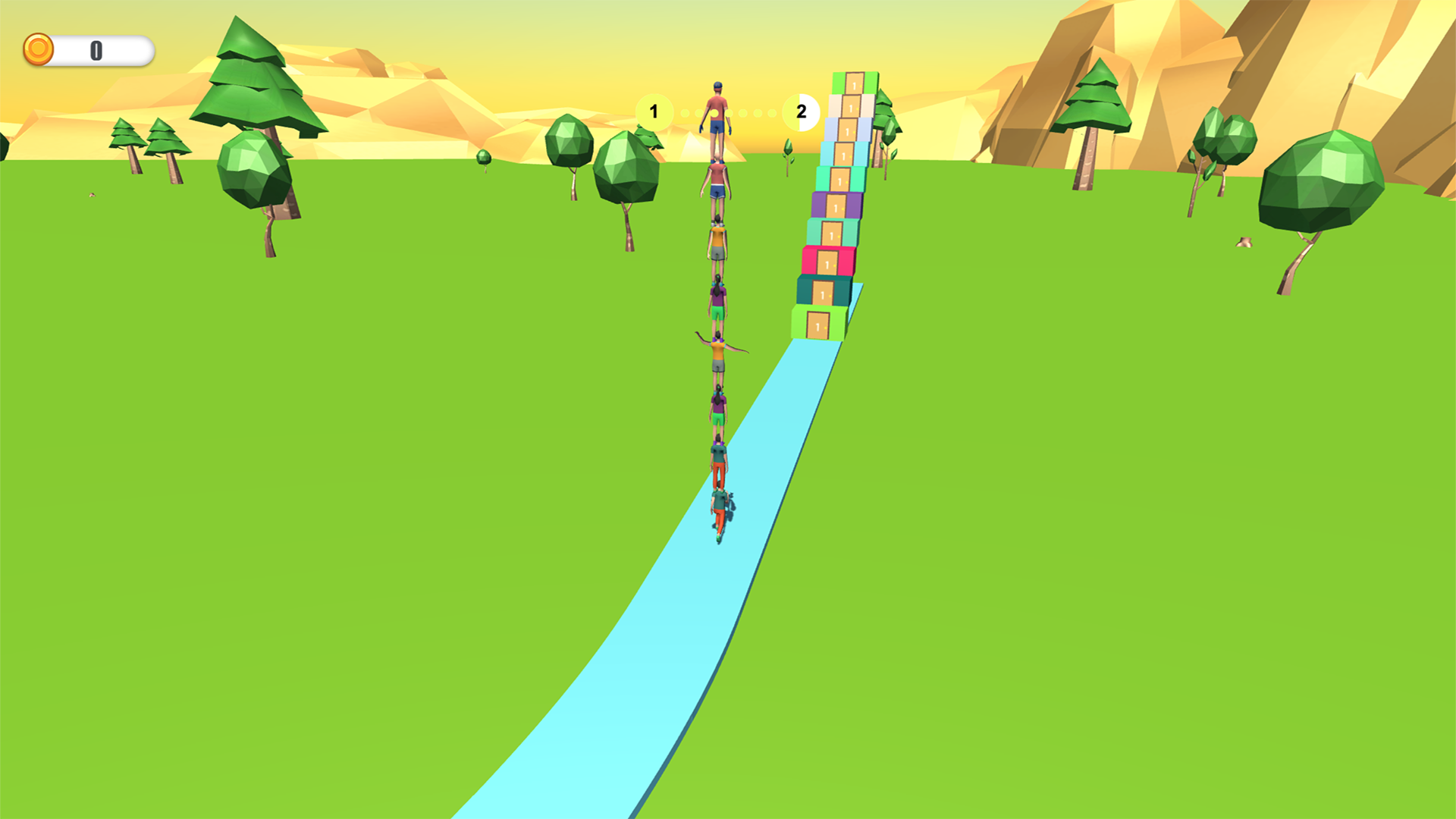1456x819 pixels.
Task: Select the dark teal block near the path
Action: 824,293
